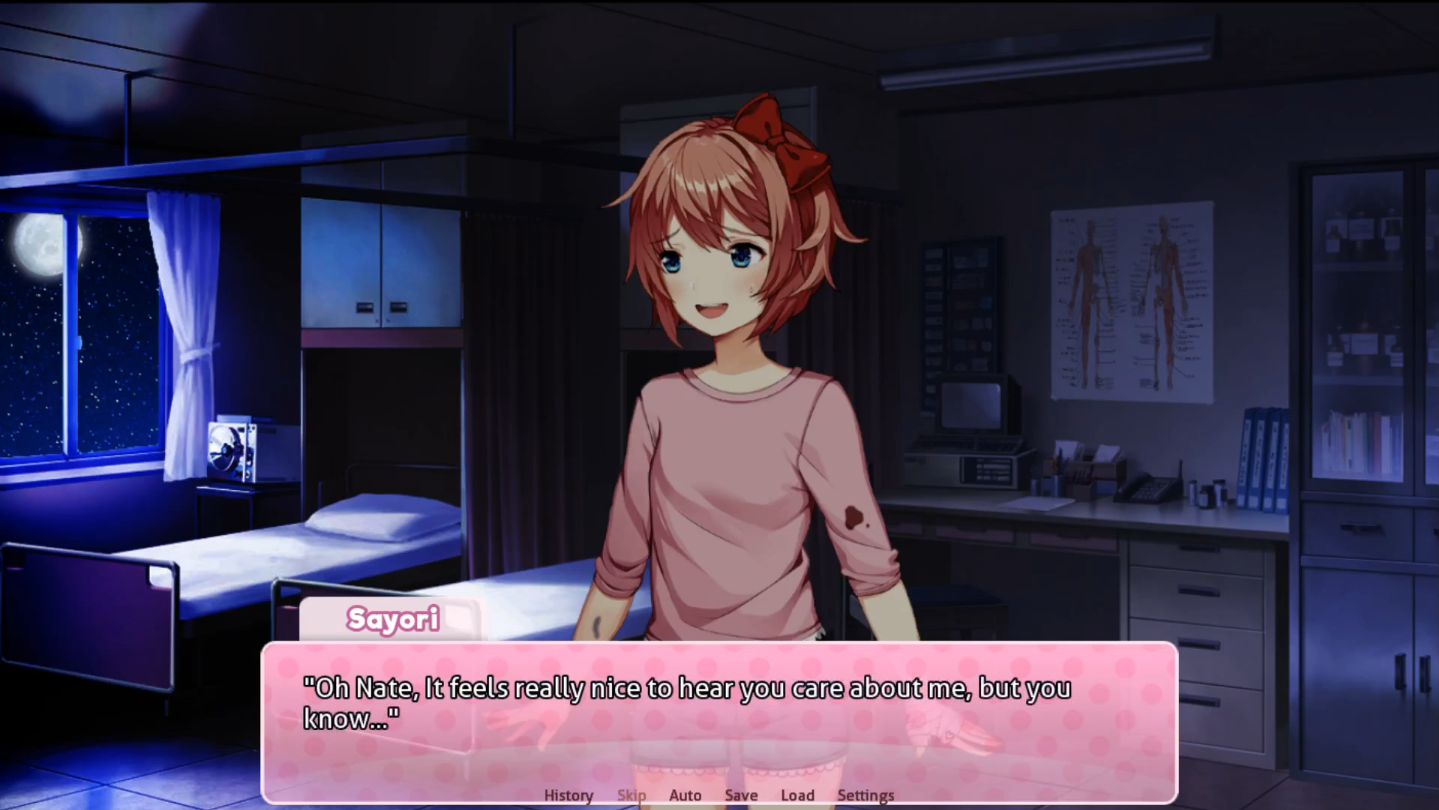Screen dimensions: 1439x810
Task: Enable Skip mode in the quick menu
Action: point(632,794)
